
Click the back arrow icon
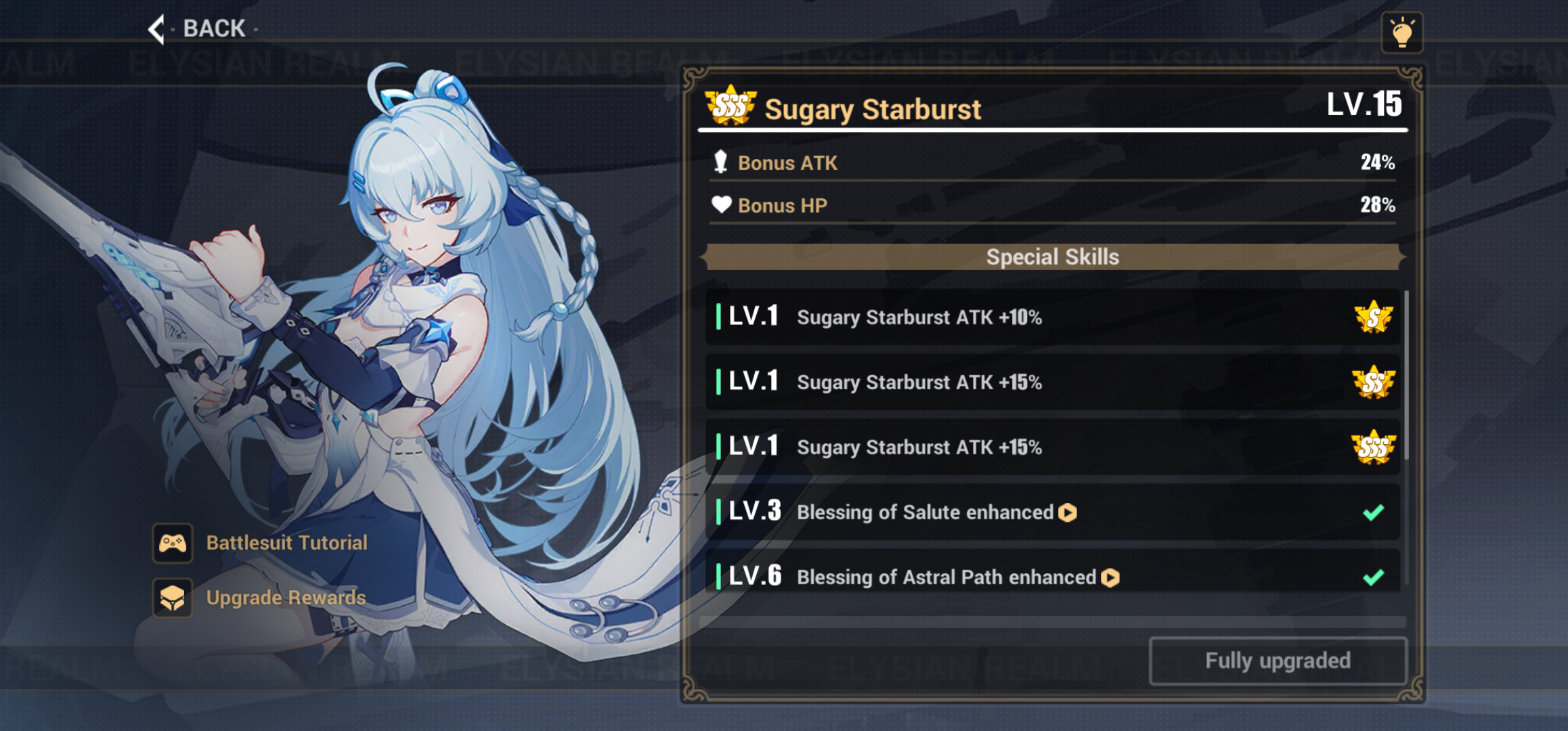point(156,28)
